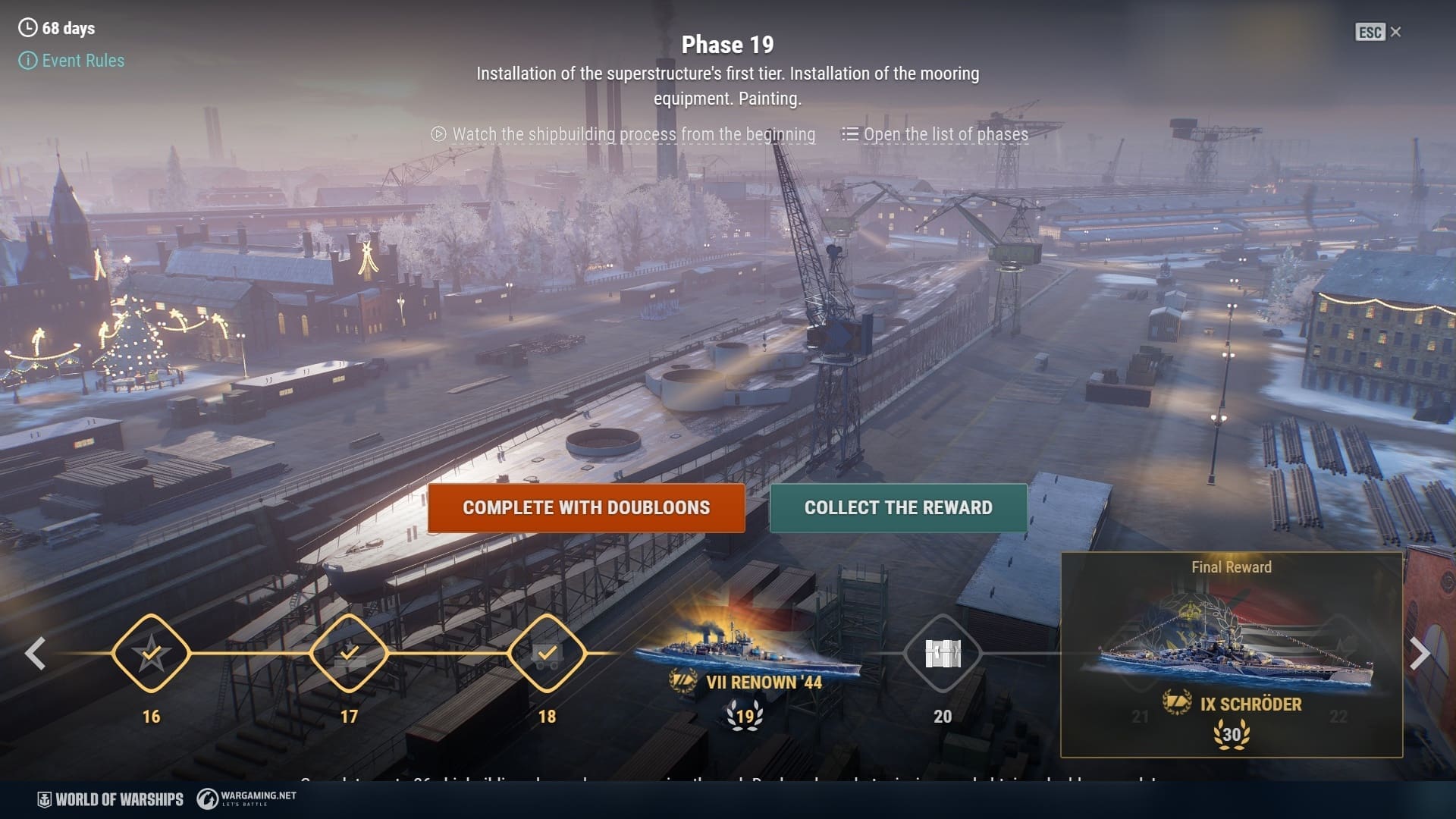1456x819 pixels.
Task: Select phase 16 star marker
Action: click(x=151, y=653)
